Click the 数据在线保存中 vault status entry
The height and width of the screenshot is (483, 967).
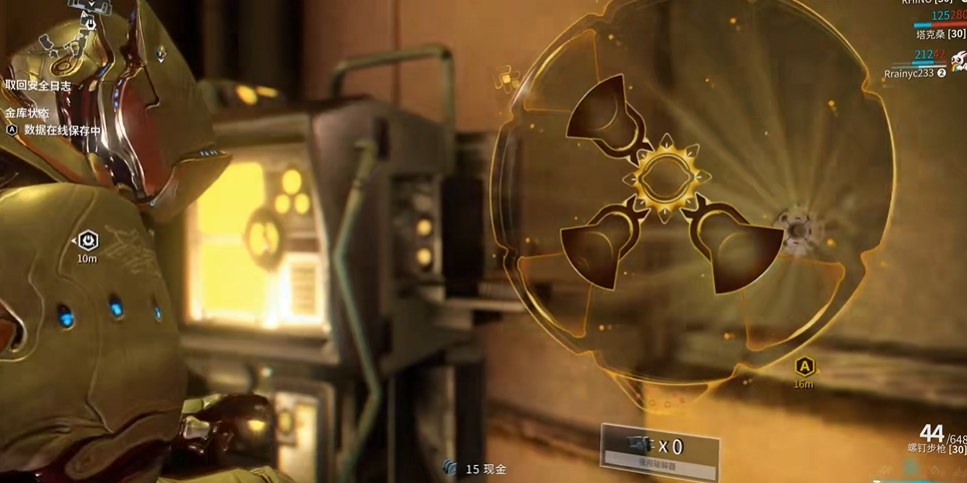coord(62,130)
